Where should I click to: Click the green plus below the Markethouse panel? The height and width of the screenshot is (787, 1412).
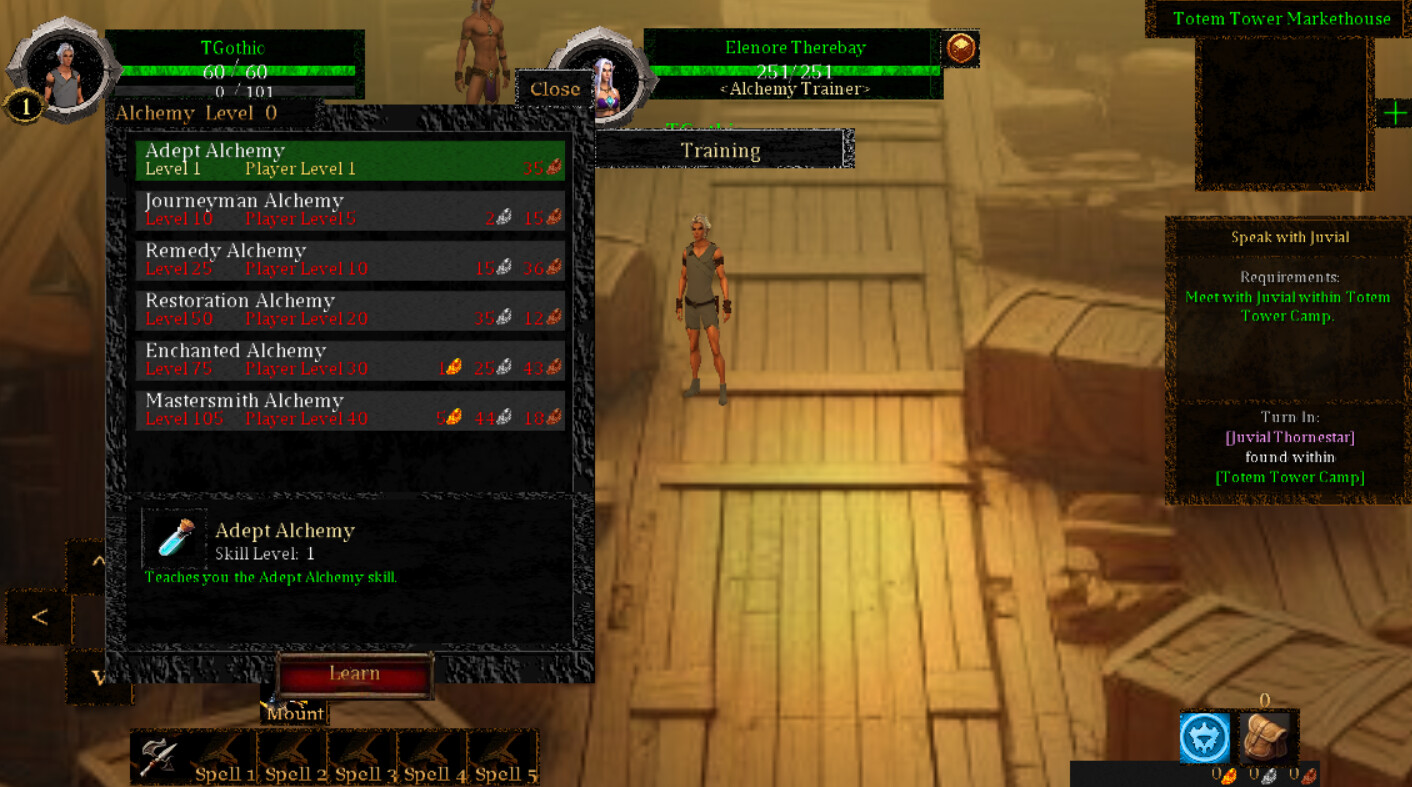pos(1396,113)
